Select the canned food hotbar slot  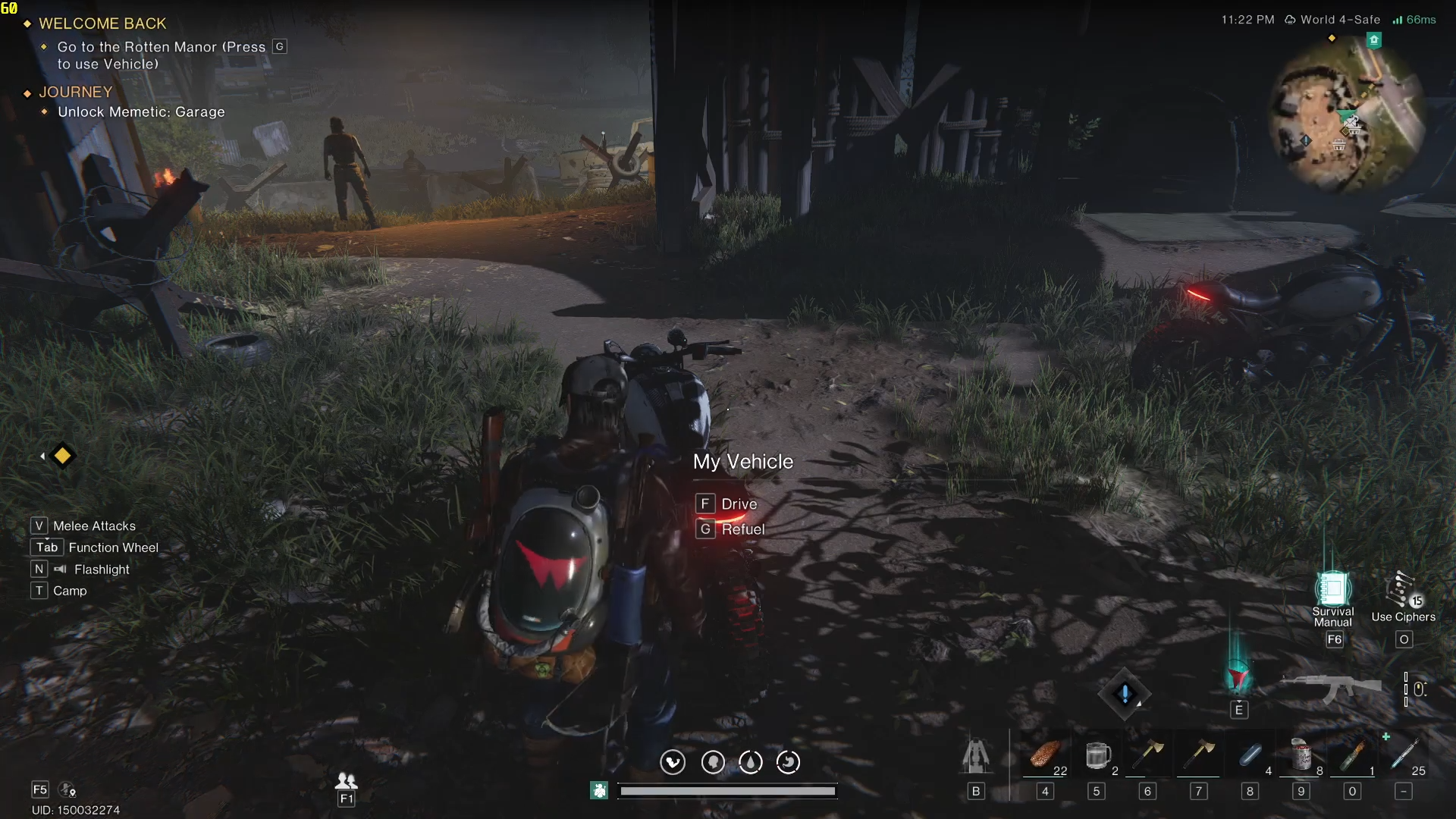[x=1301, y=755]
